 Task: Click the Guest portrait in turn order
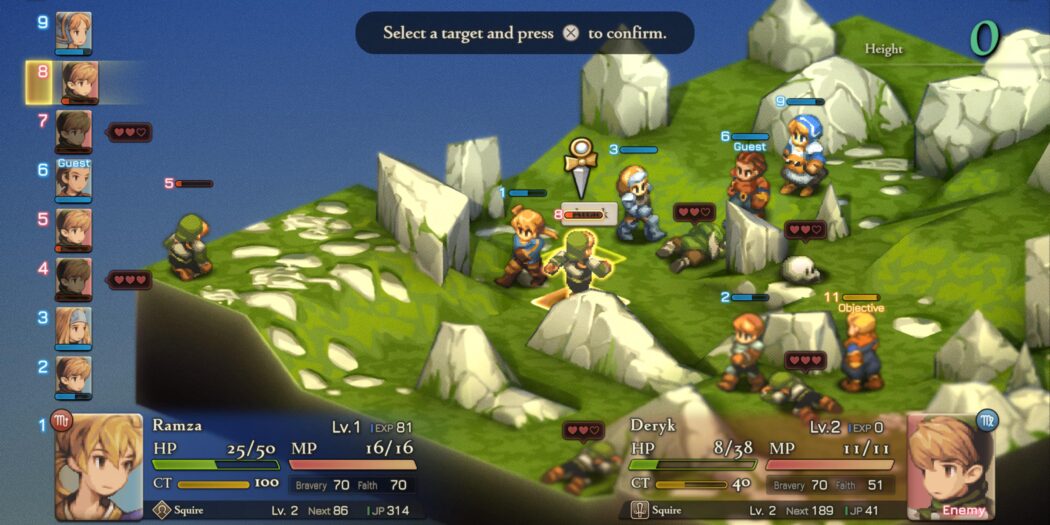(x=73, y=179)
